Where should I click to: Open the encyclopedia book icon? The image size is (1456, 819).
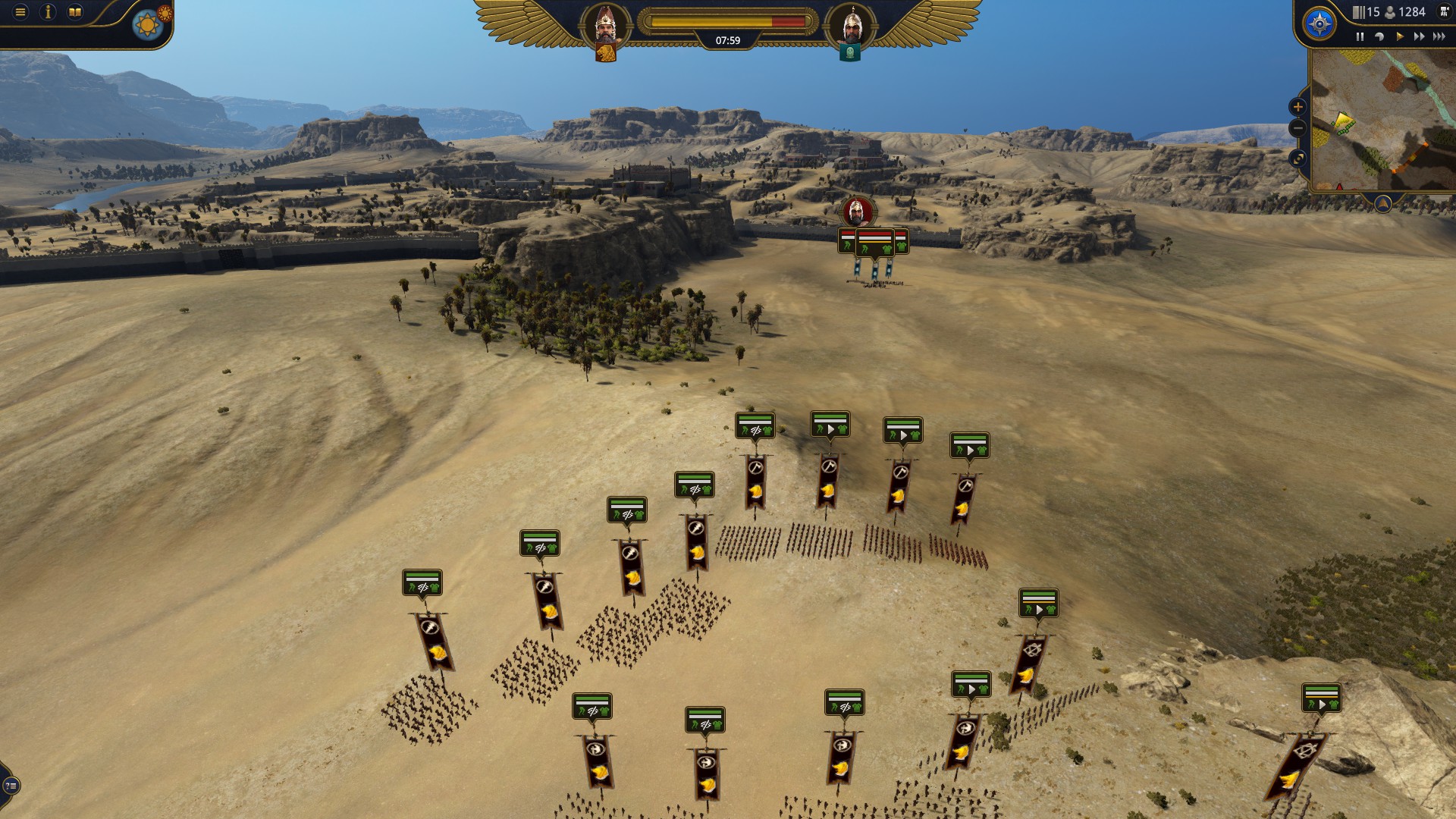click(74, 11)
